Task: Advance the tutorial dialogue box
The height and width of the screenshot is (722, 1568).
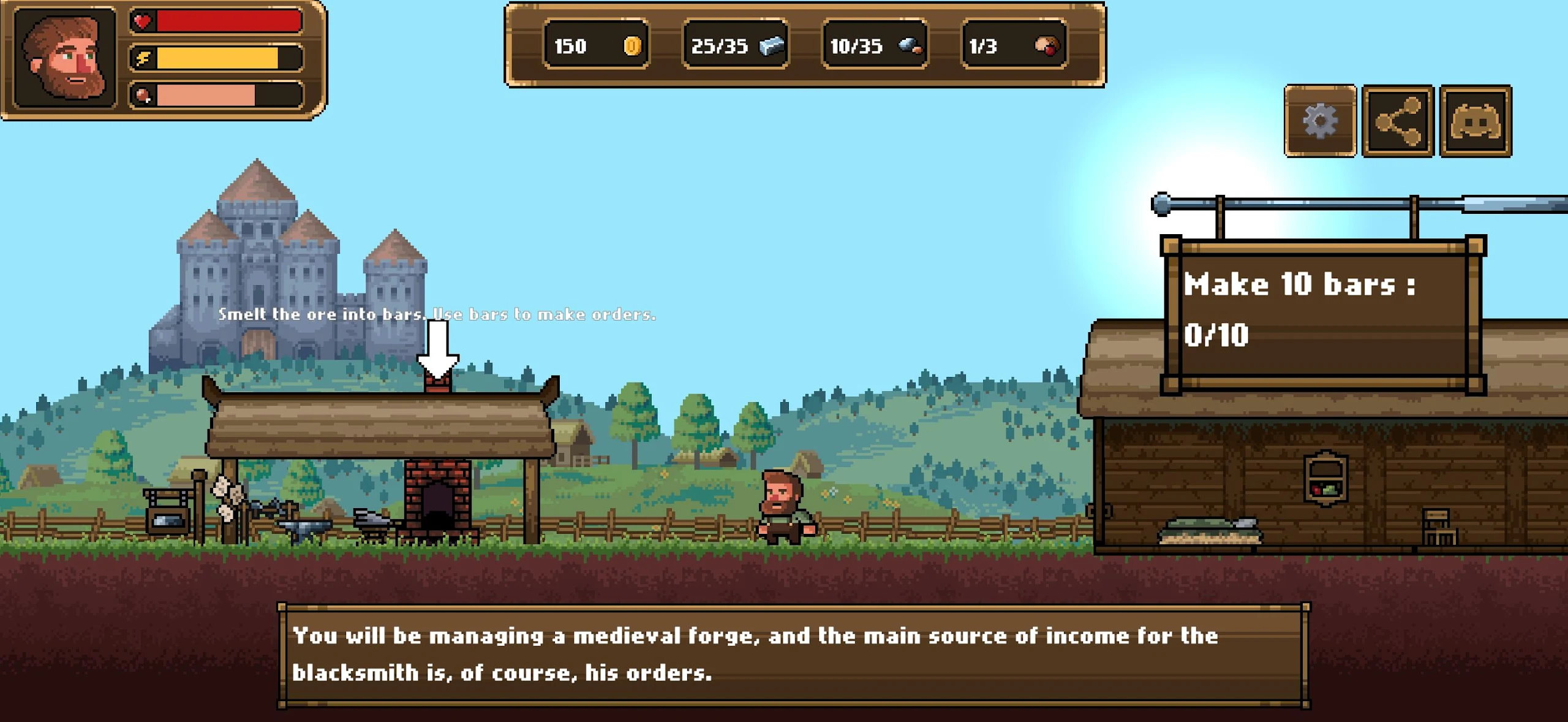Action: [793, 655]
